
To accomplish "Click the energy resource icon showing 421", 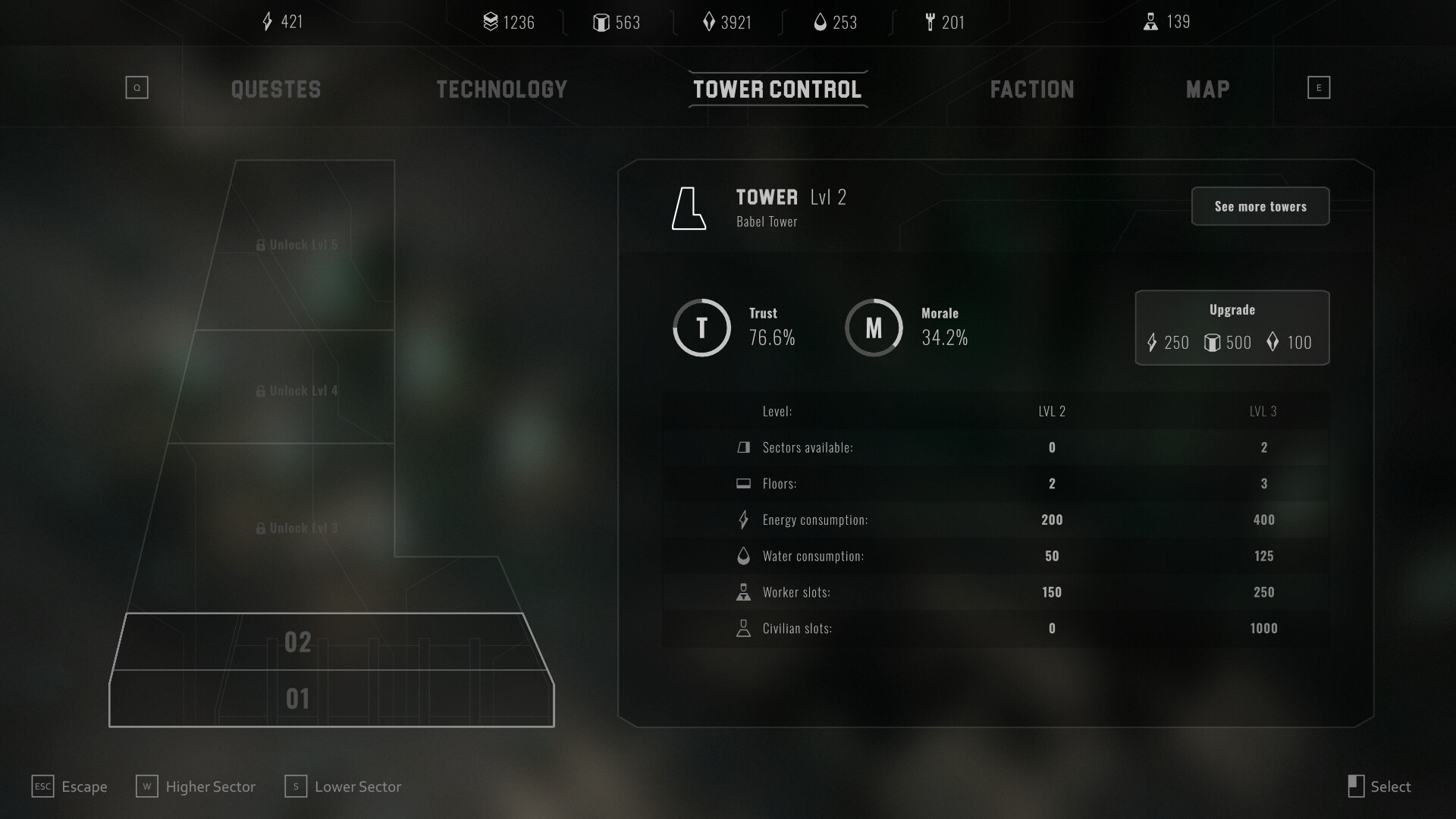I will click(266, 22).
